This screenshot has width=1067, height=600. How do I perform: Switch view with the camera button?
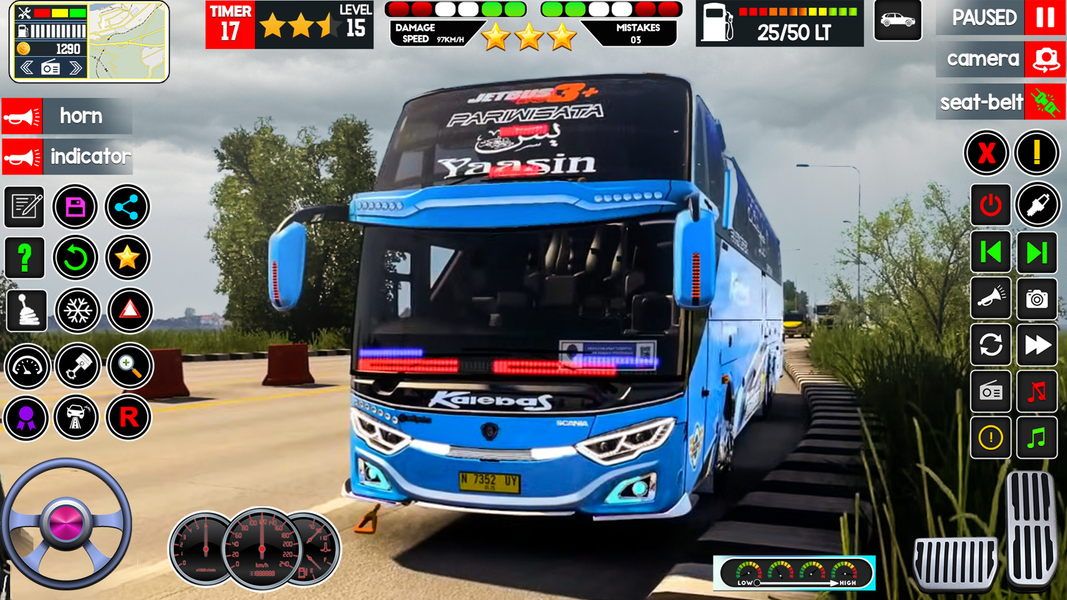point(1044,60)
